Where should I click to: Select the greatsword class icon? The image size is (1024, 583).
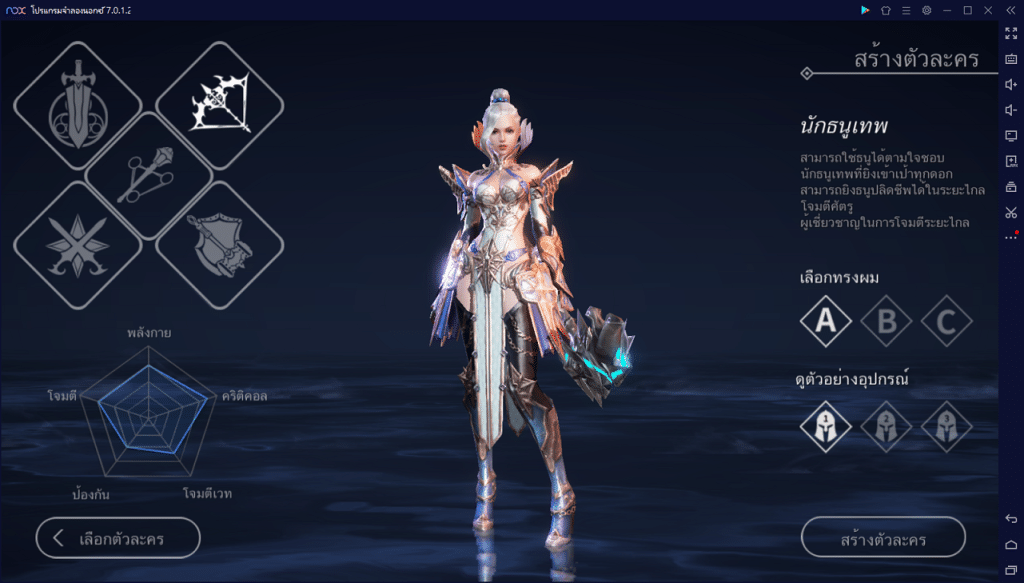tap(77, 106)
